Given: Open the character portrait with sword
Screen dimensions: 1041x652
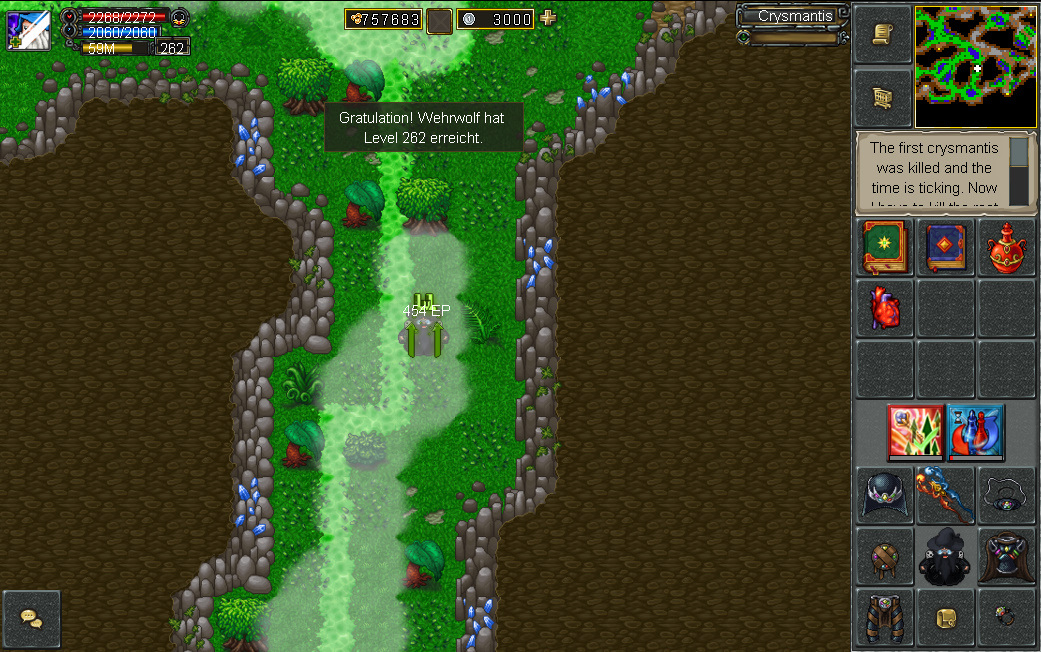Looking at the screenshot, I should (28, 30).
